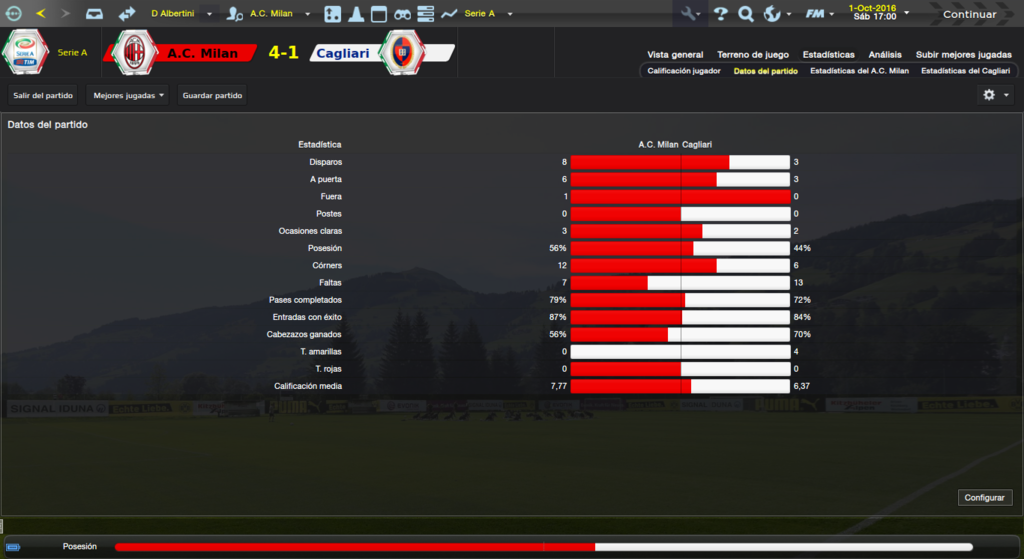The width and height of the screenshot is (1024, 559).
Task: Open the D Albertini manager menu
Action: pyautogui.click(x=181, y=14)
